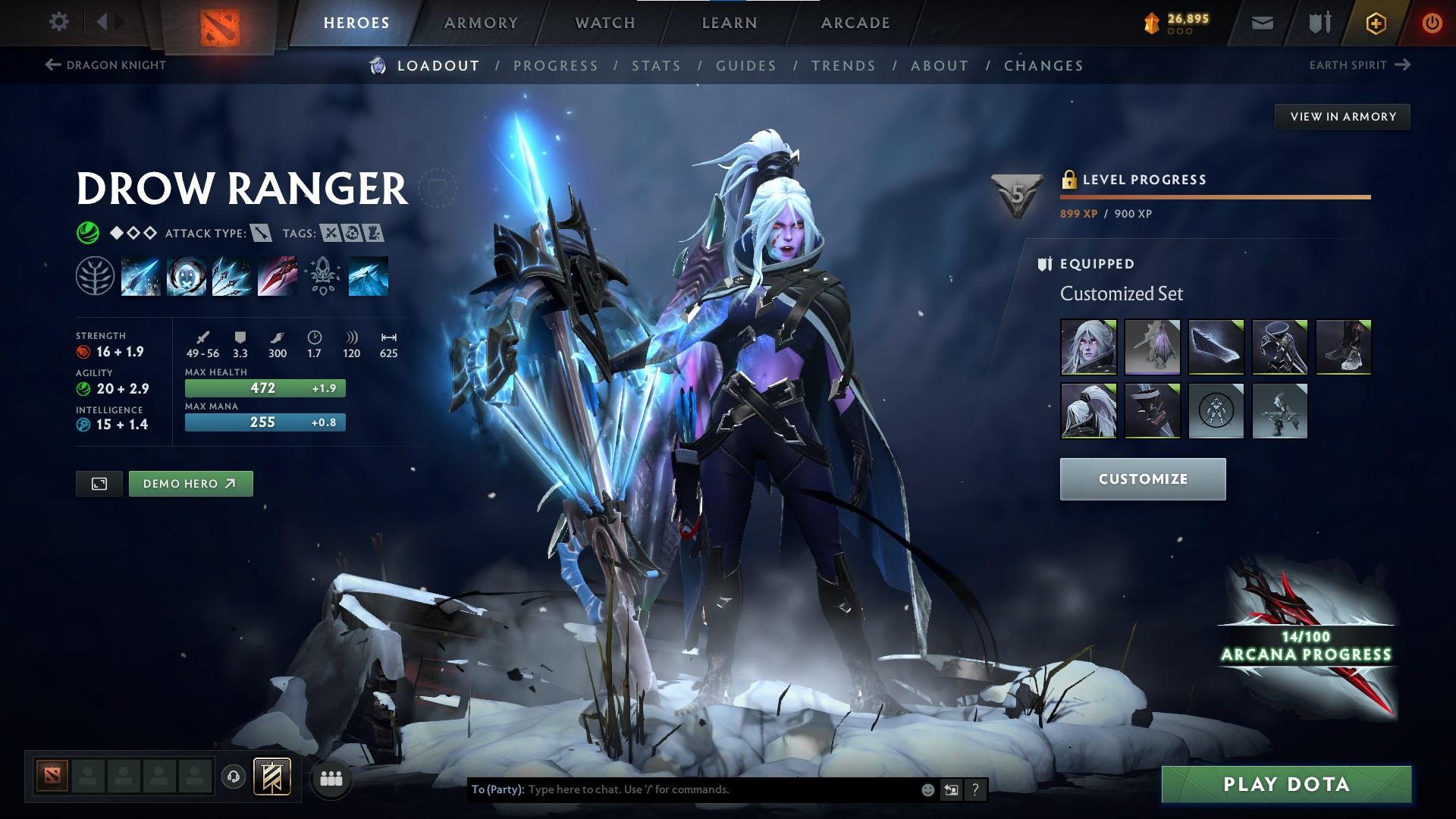Navigate to the next hero Earth Spirit

click(1359, 65)
